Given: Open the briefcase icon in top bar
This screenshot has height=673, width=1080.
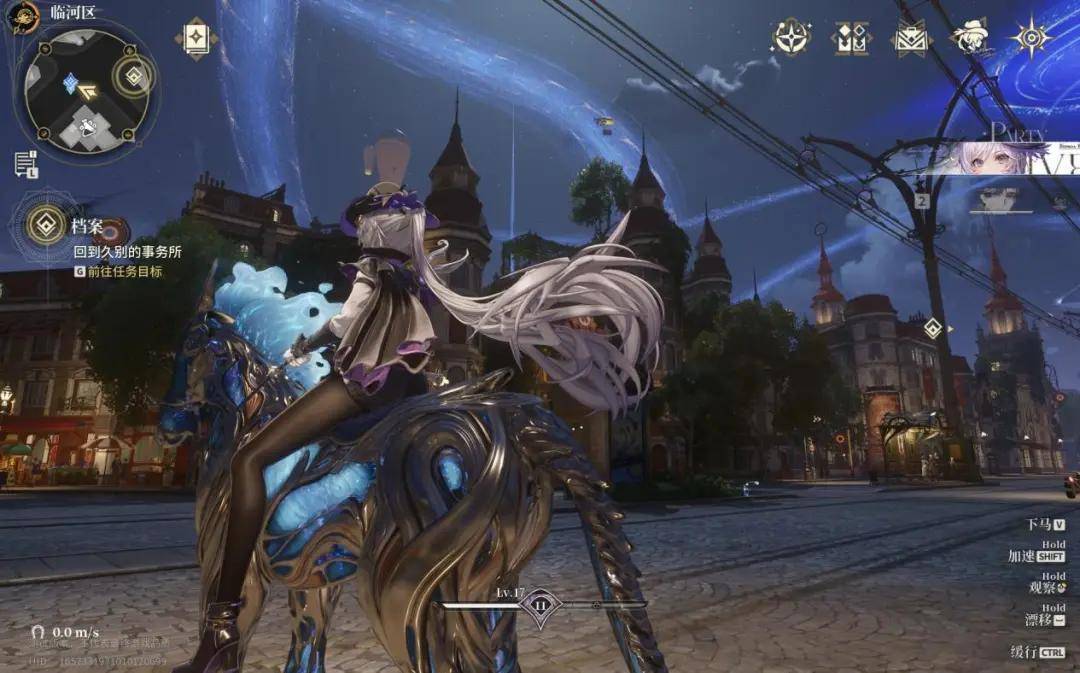Looking at the screenshot, I should (x=911, y=38).
